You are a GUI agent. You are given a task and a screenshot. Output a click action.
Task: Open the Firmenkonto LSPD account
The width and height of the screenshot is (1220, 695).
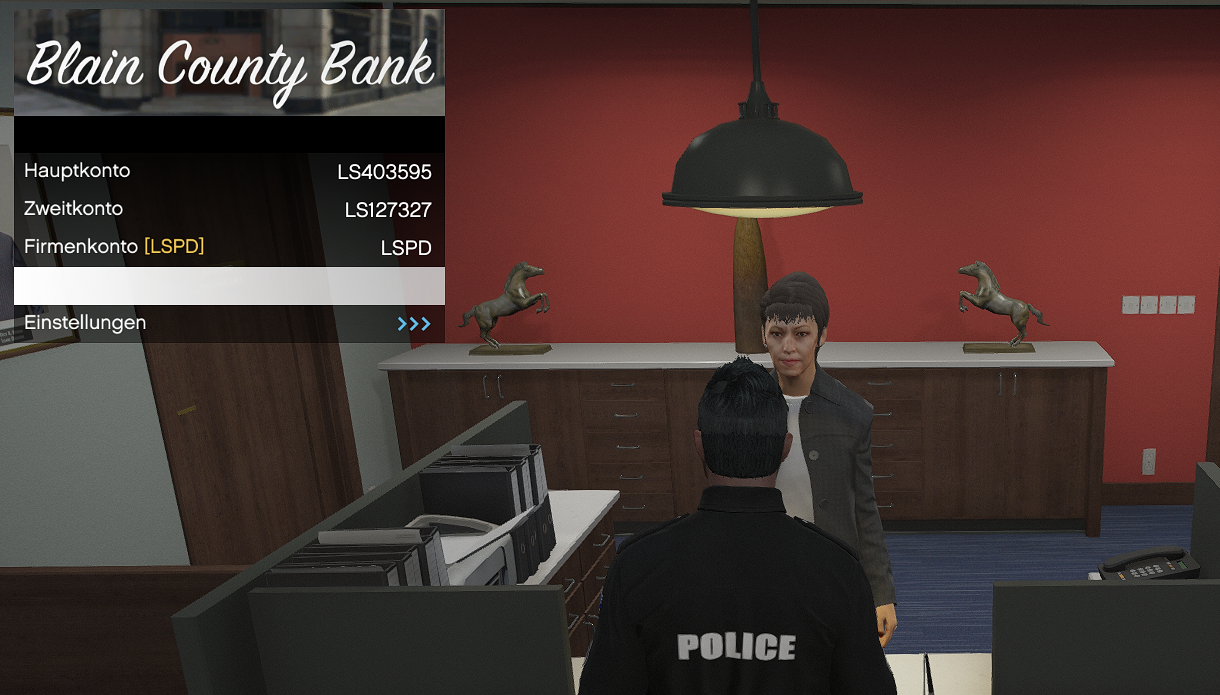(x=229, y=248)
